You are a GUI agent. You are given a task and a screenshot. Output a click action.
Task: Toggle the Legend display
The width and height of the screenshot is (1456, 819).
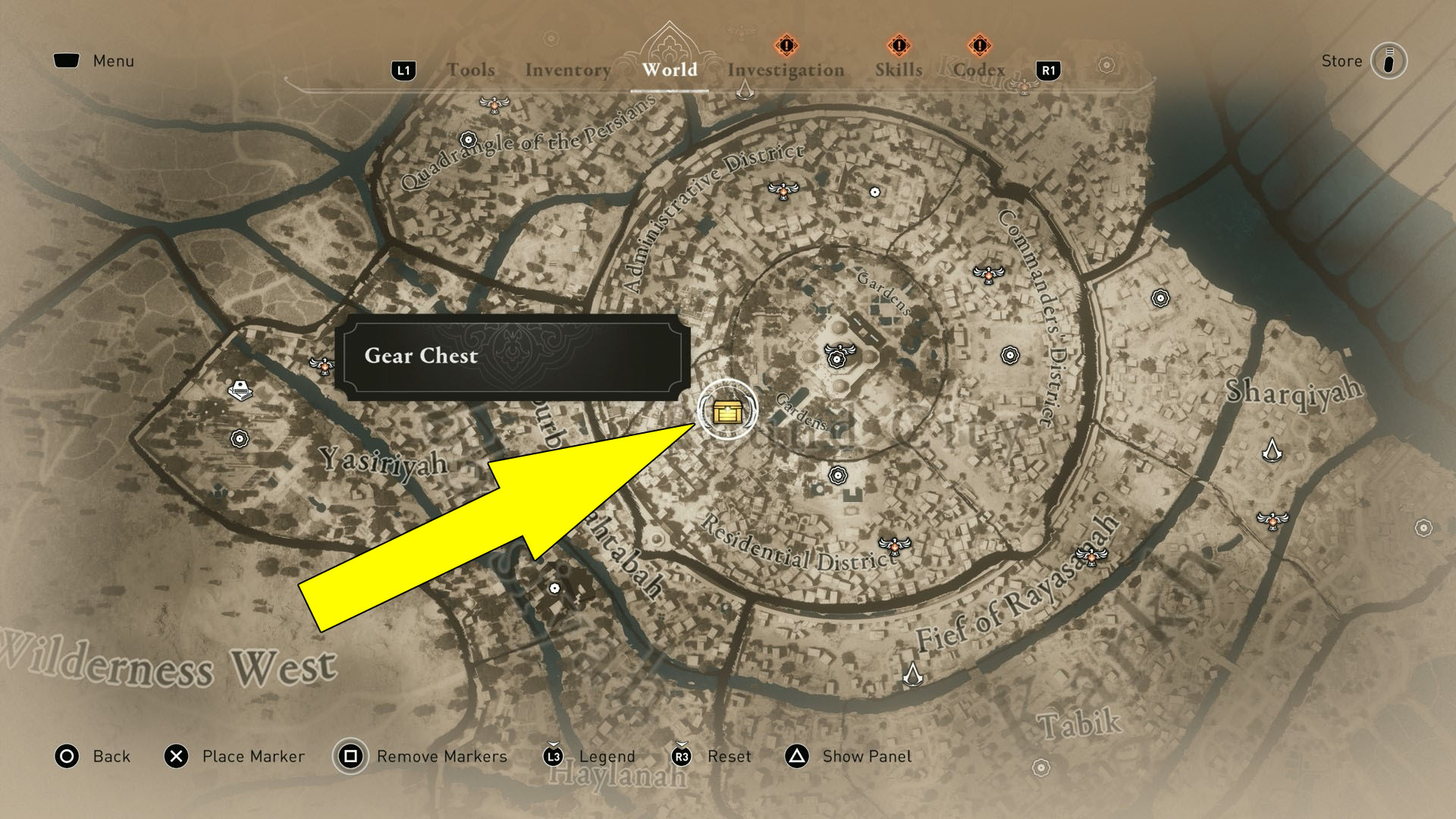click(606, 756)
